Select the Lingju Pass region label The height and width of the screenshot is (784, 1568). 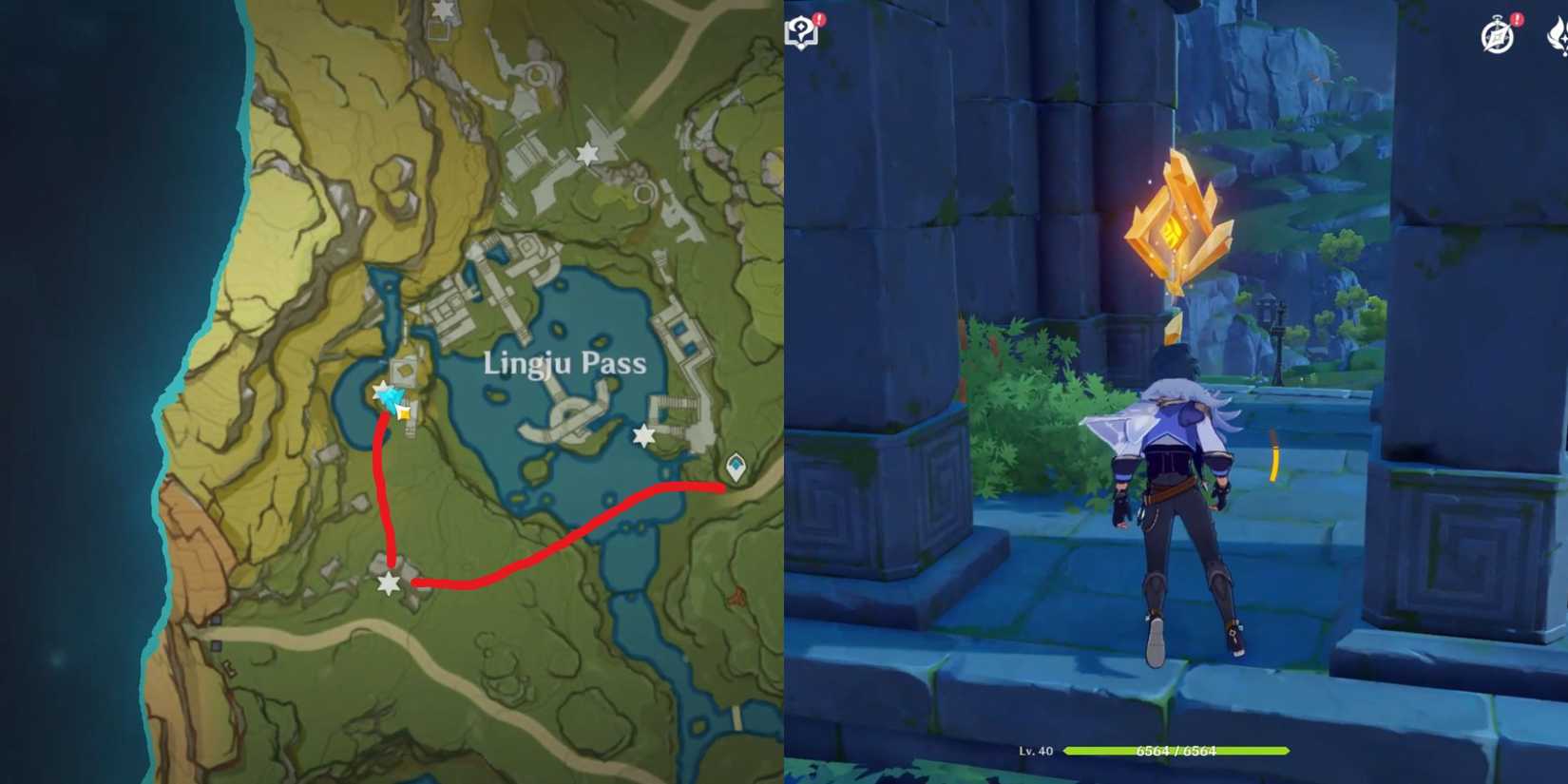pos(564,365)
